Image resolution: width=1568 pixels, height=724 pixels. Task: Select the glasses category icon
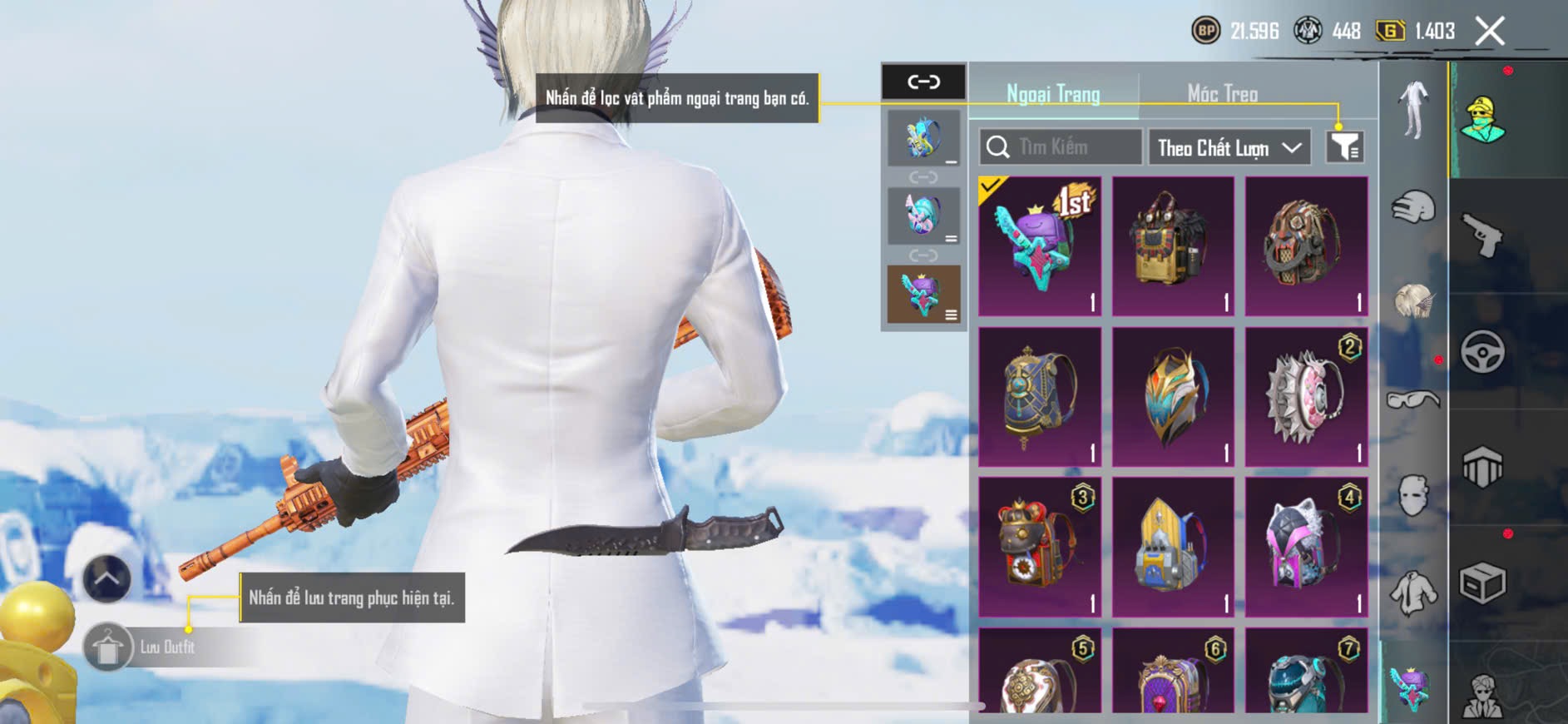1413,400
